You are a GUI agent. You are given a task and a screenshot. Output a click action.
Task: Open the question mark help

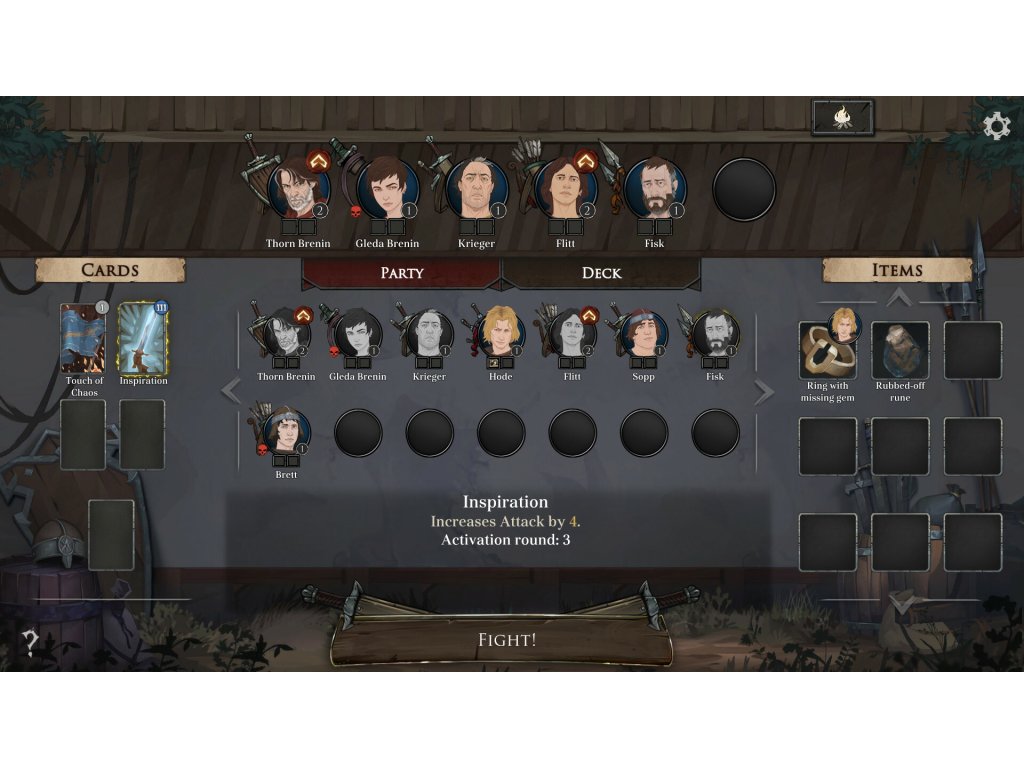point(31,642)
